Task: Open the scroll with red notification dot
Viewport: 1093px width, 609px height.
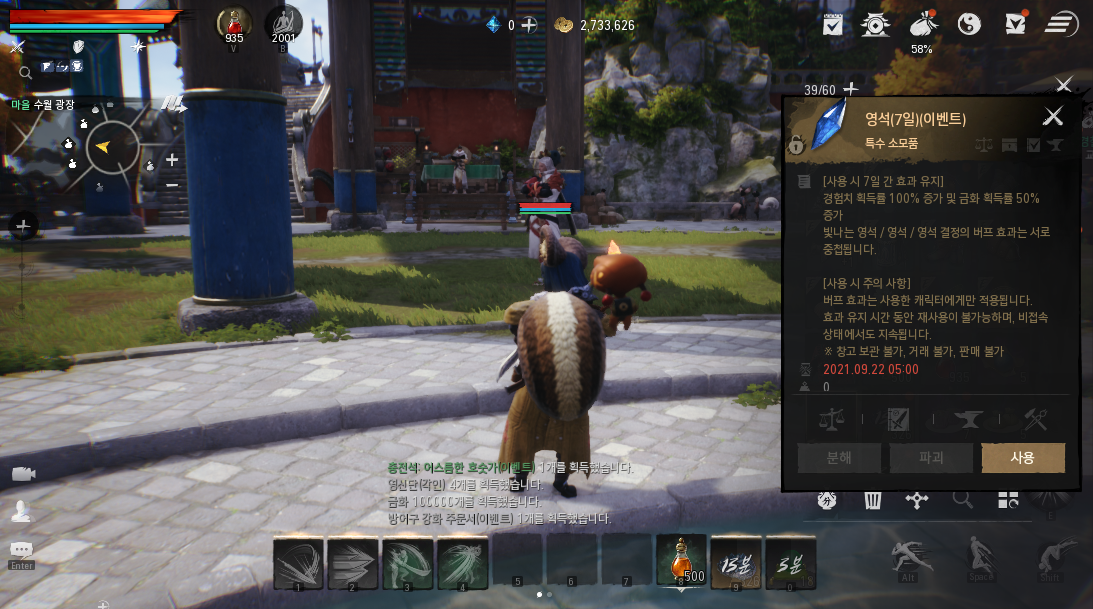Action: click(1015, 23)
